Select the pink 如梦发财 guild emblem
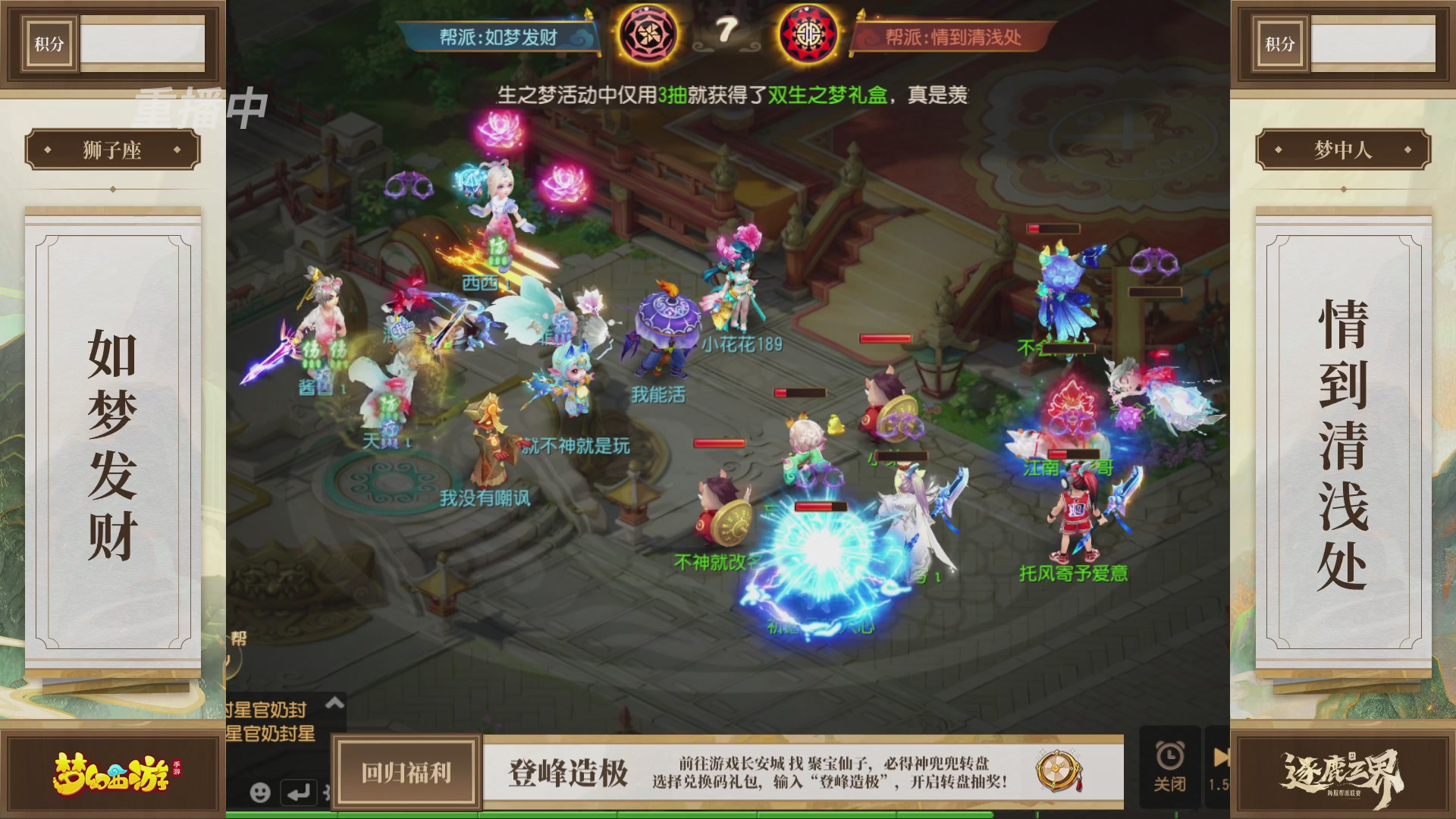The width and height of the screenshot is (1456, 819). click(651, 33)
